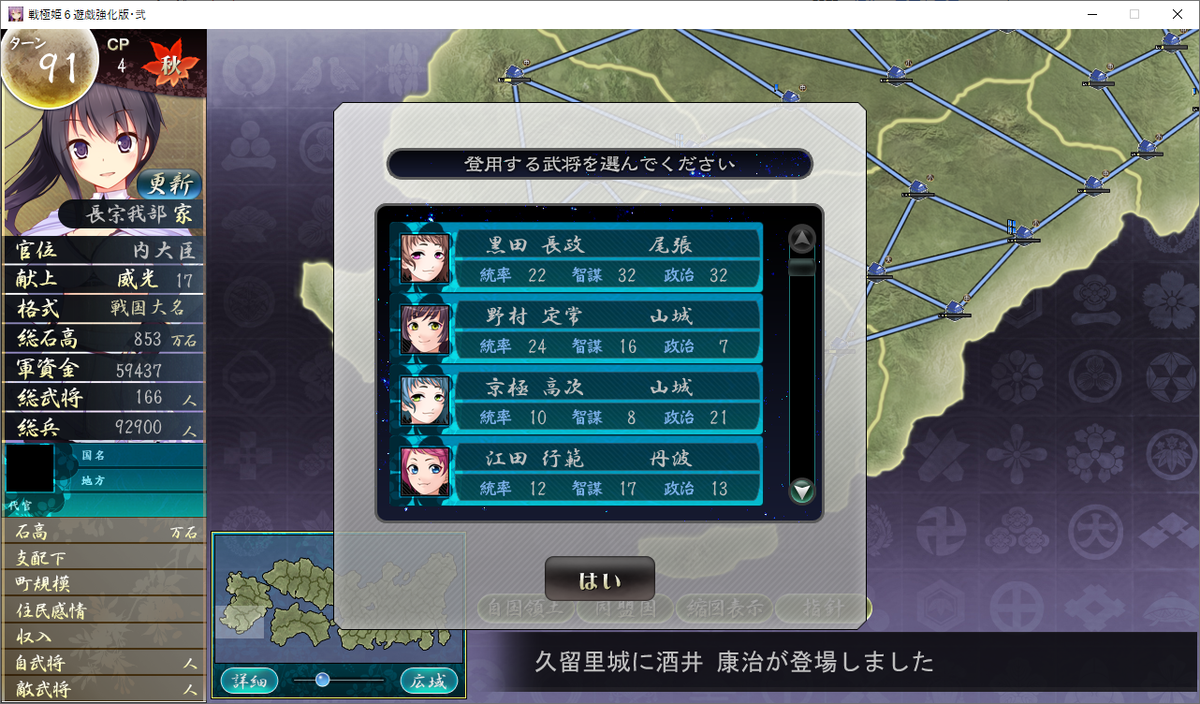This screenshot has width=1200, height=704.
Task: Switch the map to 広域 view
Action: 429,681
